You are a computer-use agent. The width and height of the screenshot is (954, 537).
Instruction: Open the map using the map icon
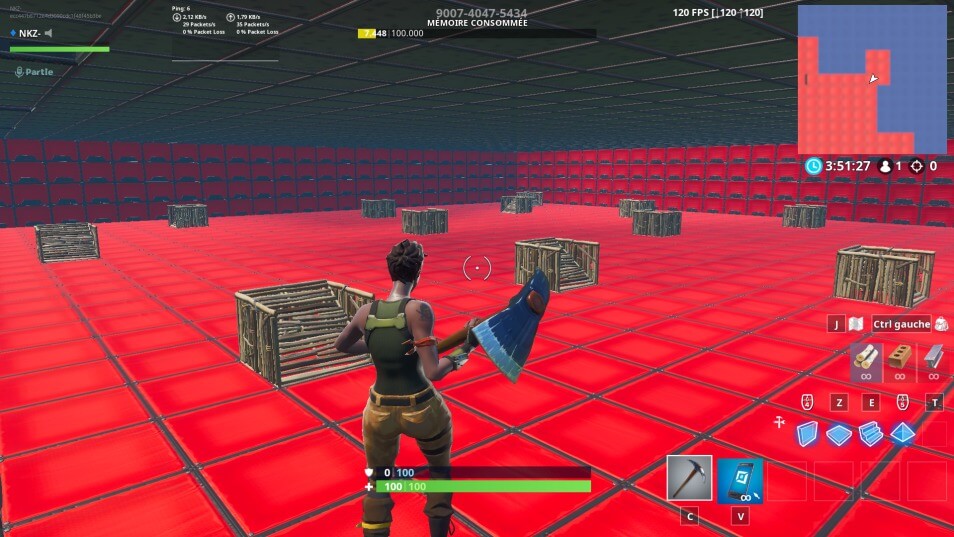click(x=855, y=324)
